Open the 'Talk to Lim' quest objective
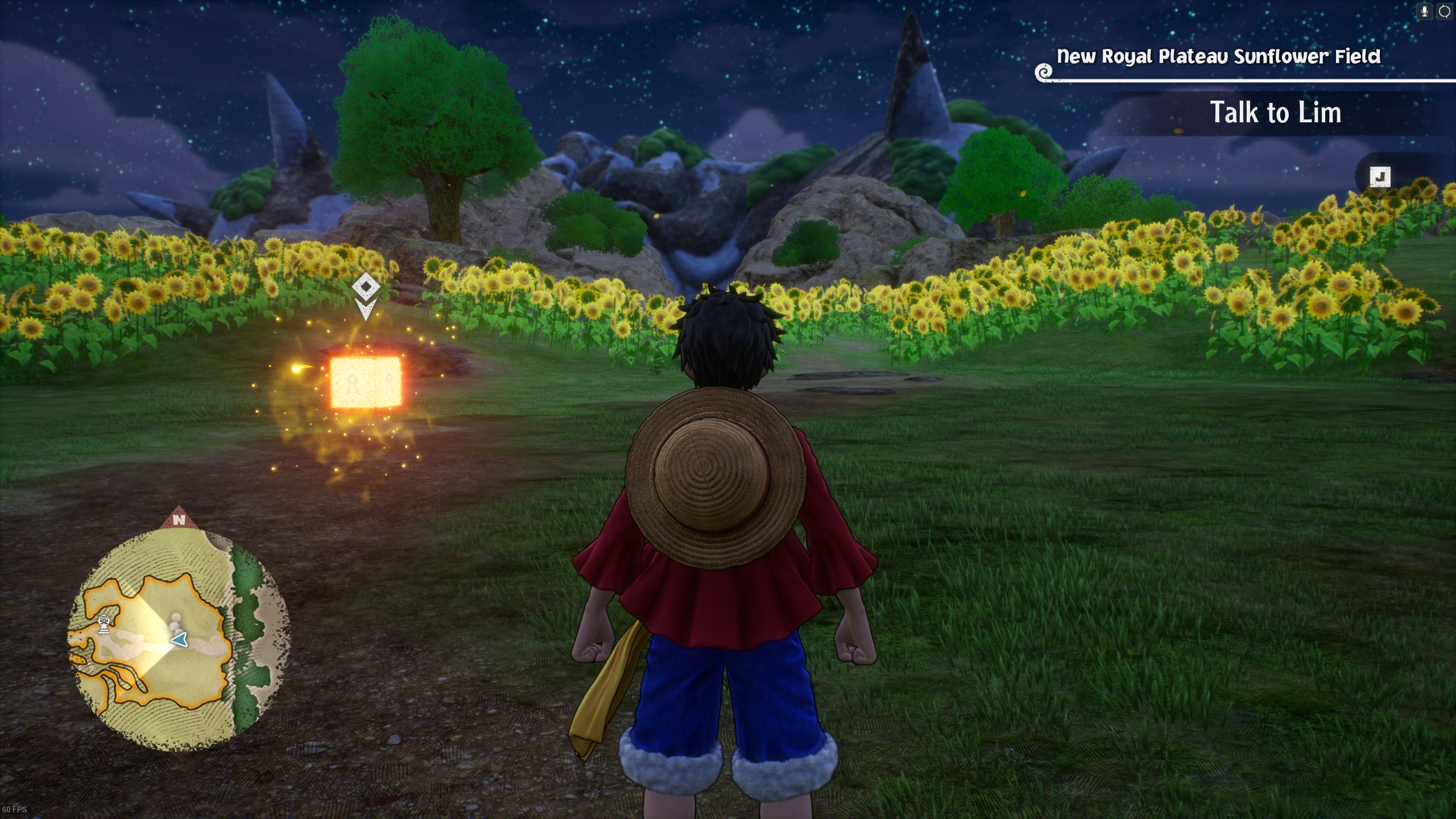This screenshot has height=819, width=1456. 1275,113
